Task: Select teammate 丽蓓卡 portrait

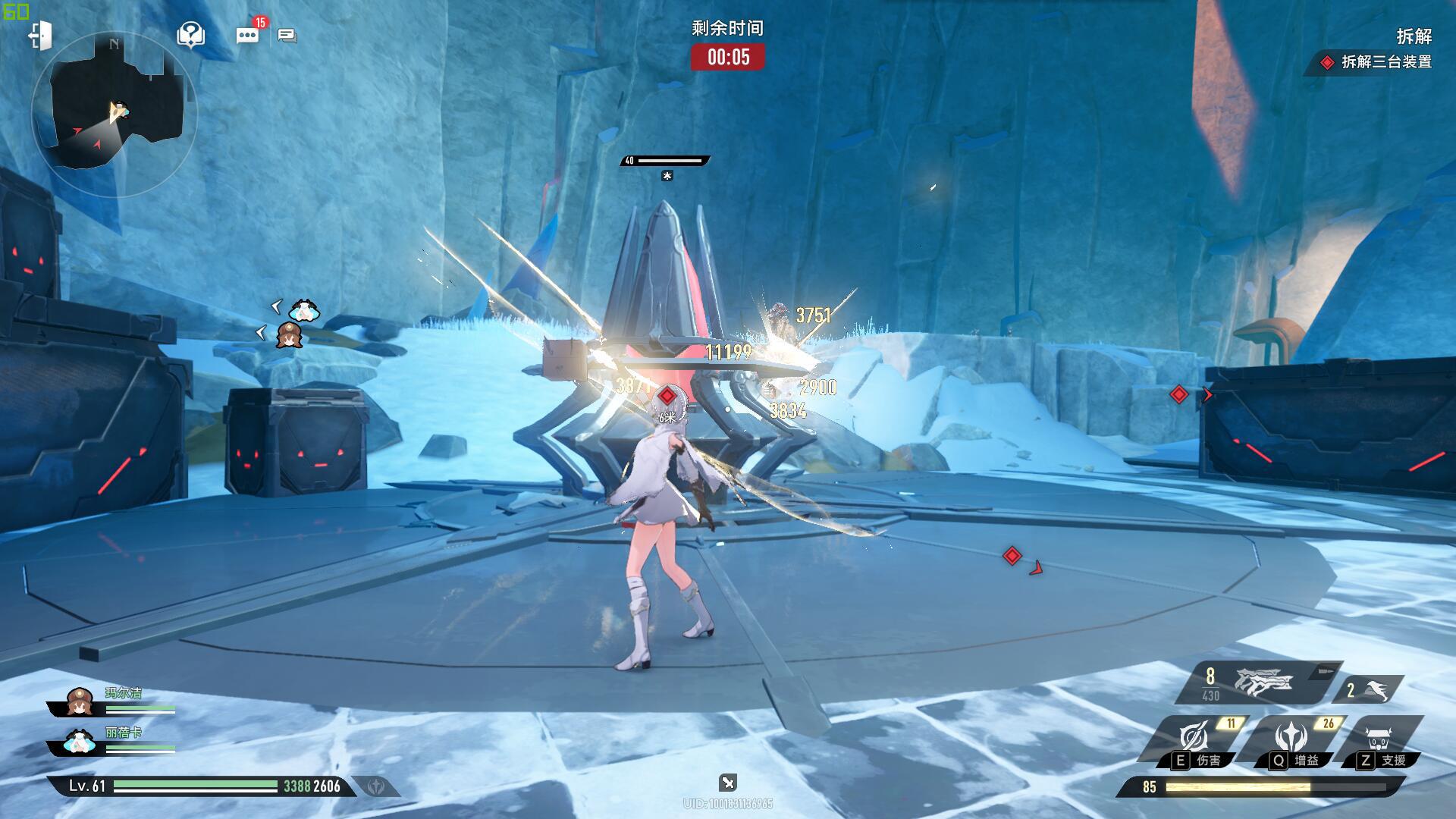Action: 79,741
